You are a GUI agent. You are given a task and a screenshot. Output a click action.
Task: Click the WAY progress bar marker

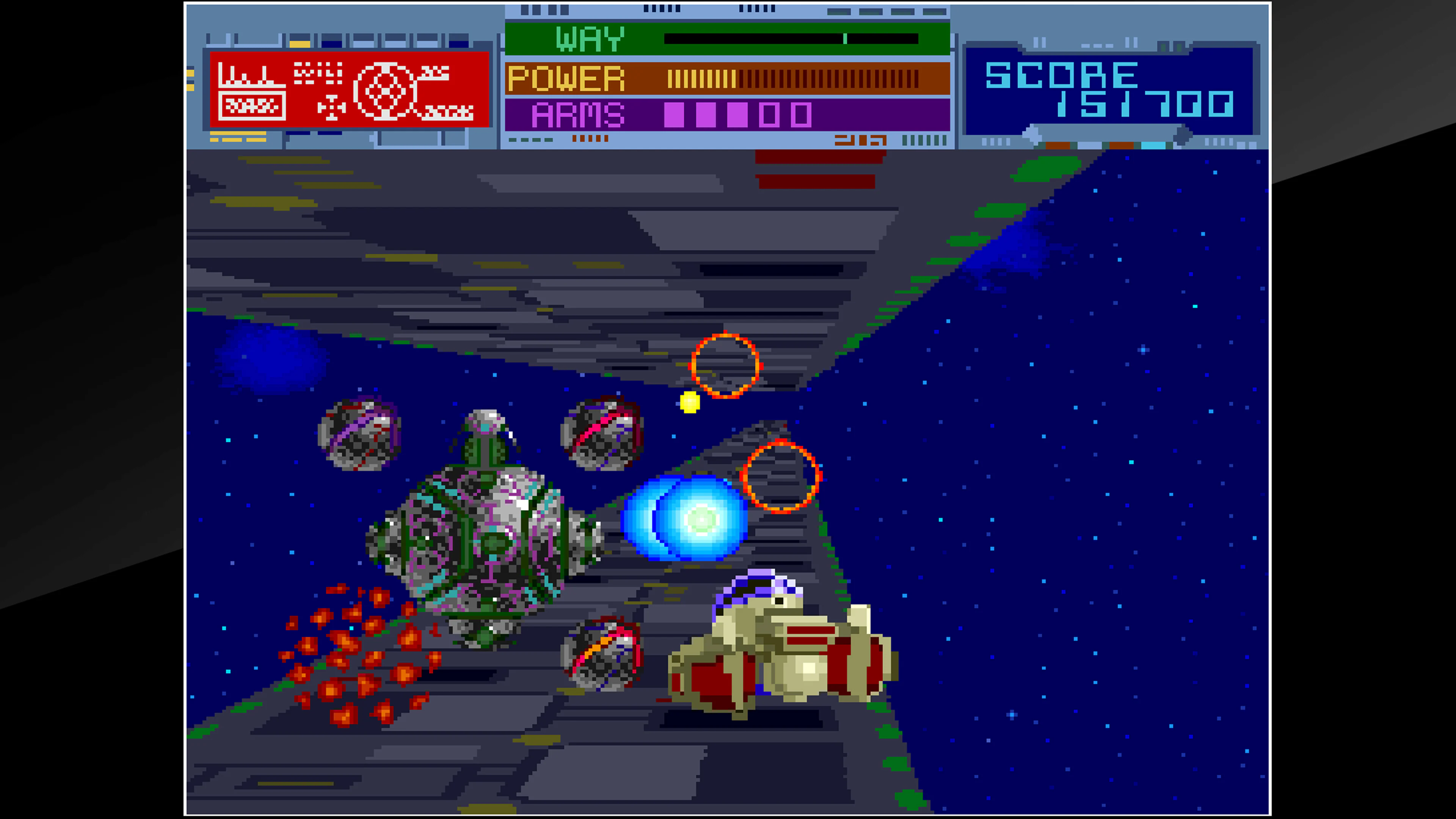pos(845,38)
